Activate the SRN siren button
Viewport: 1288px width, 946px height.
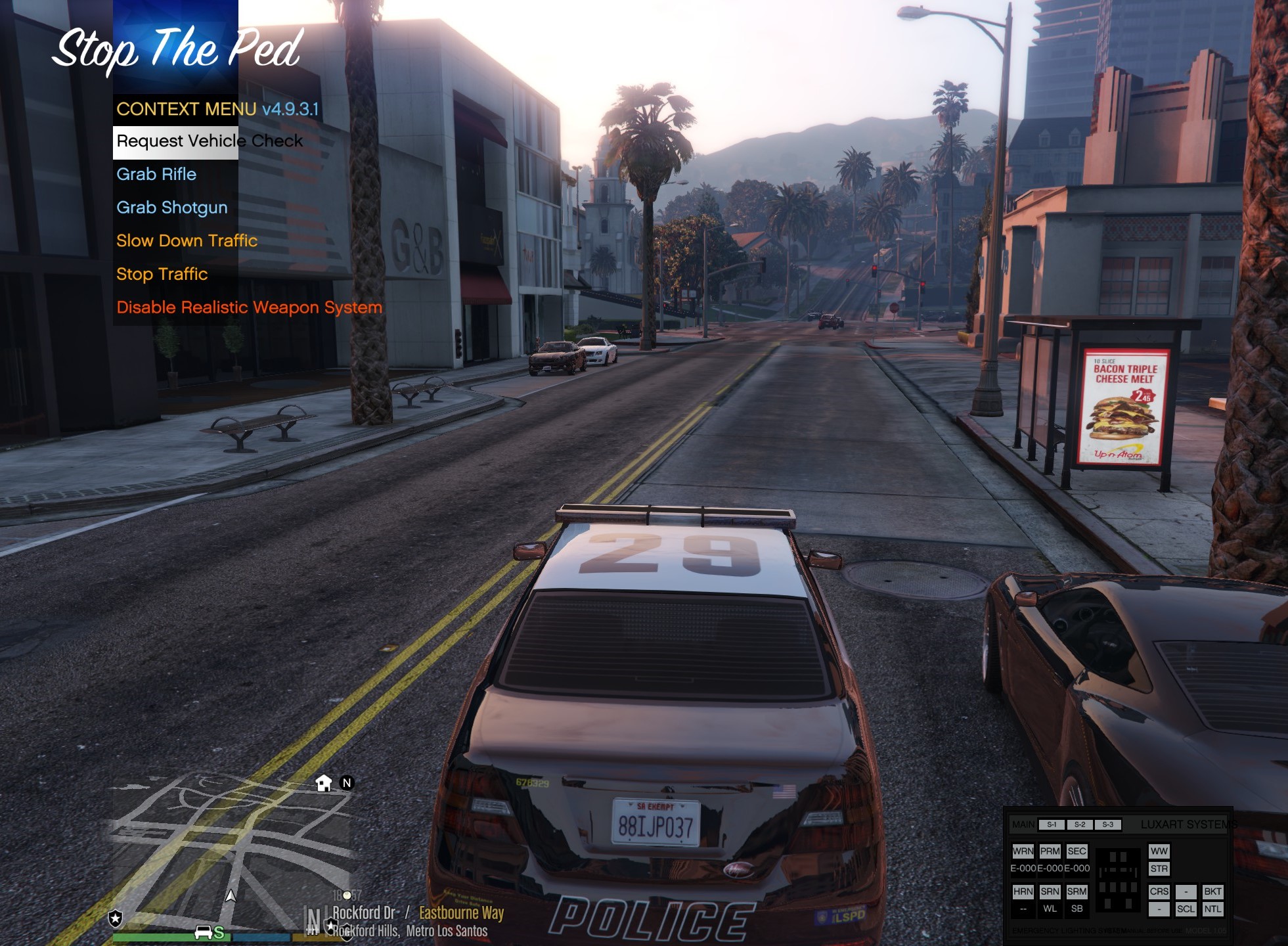(x=1050, y=891)
